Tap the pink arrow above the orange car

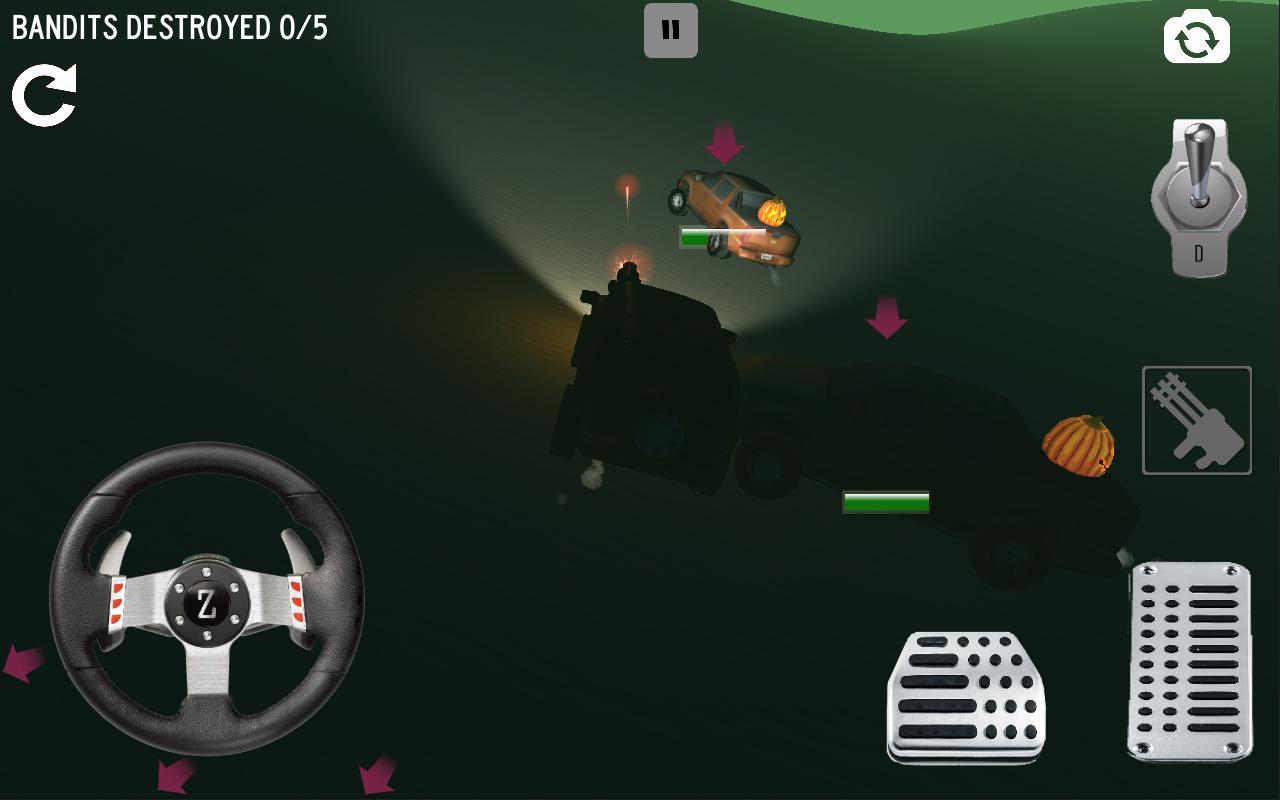point(722,142)
